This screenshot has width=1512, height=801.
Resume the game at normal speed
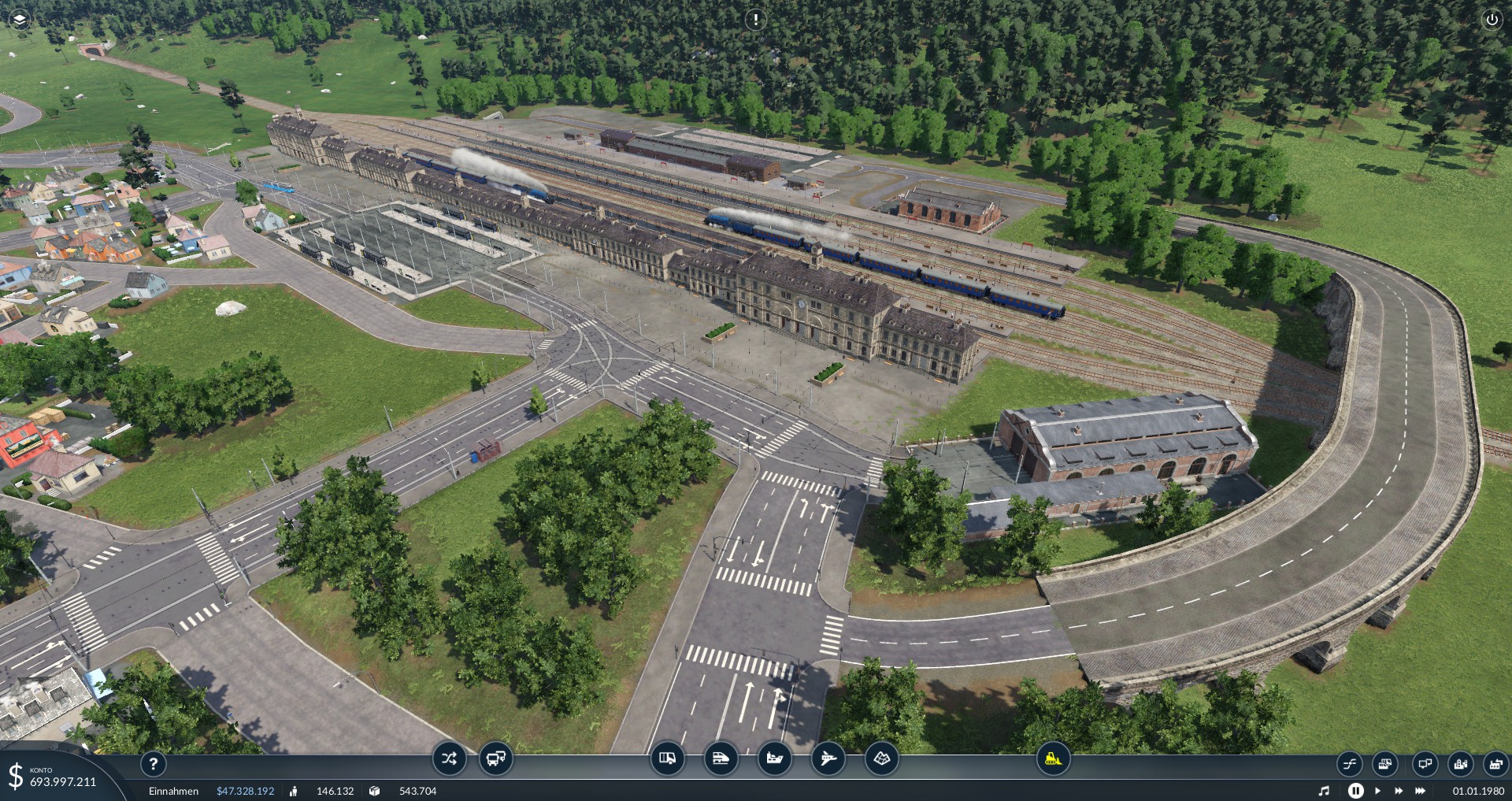[1377, 790]
